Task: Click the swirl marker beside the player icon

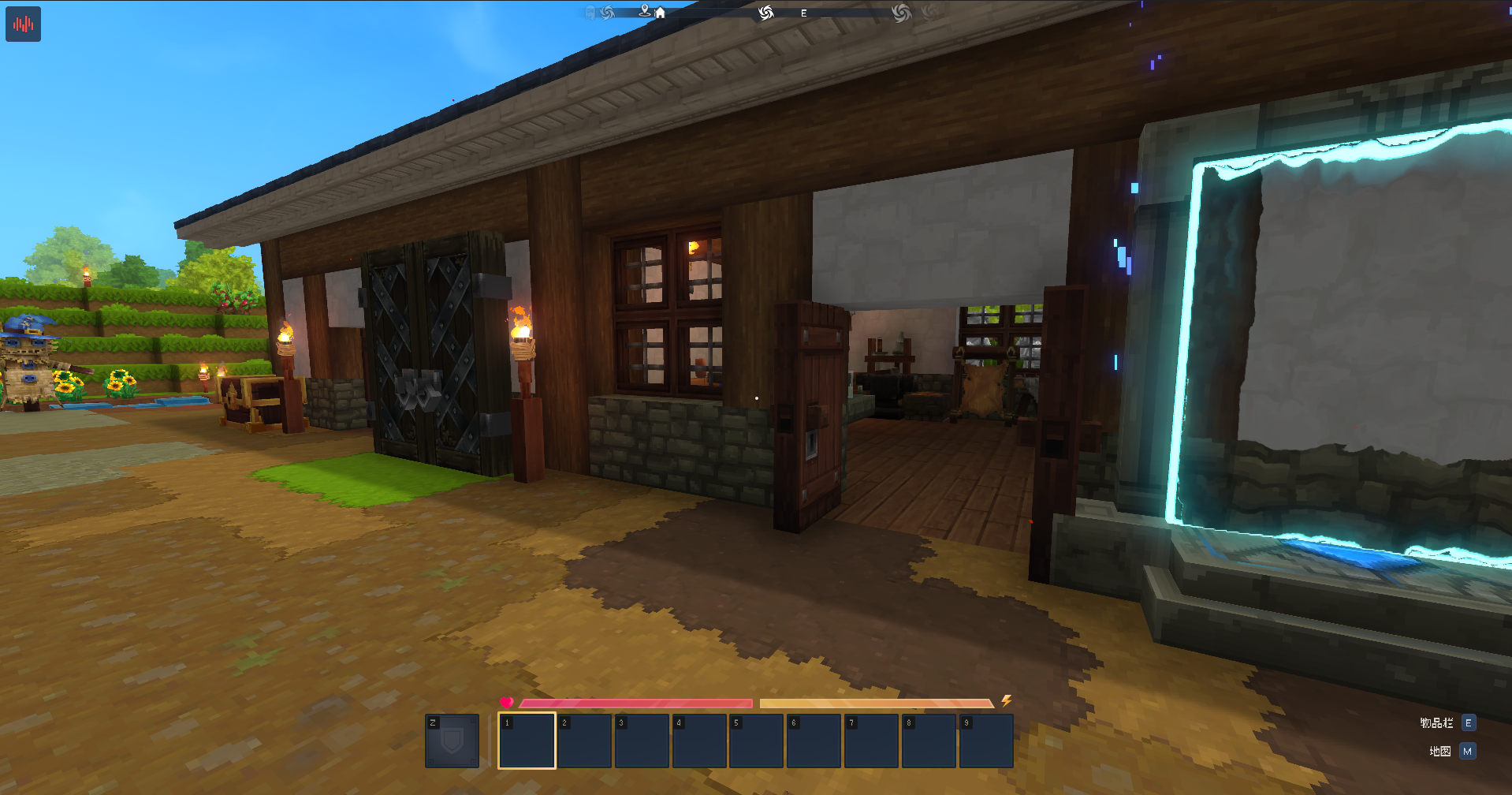Action: (607, 13)
